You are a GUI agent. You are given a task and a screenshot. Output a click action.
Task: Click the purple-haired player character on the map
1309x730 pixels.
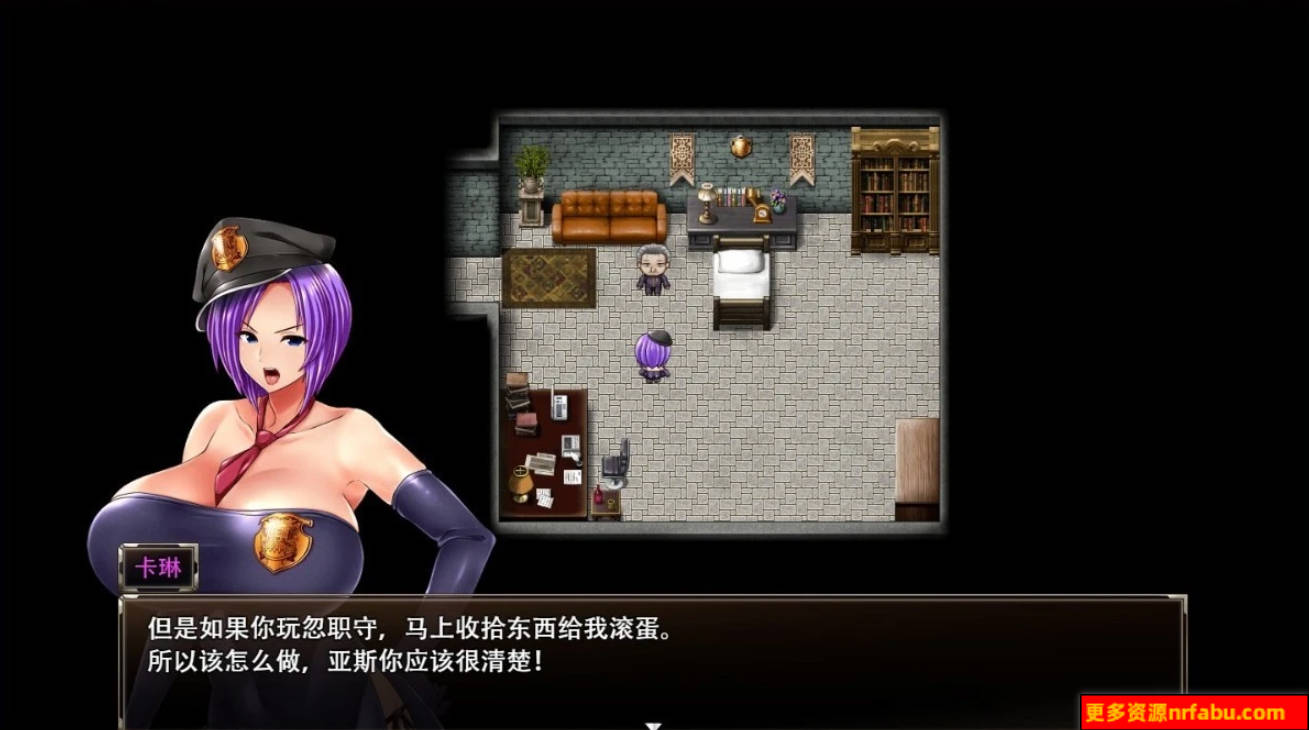pyautogui.click(x=653, y=355)
